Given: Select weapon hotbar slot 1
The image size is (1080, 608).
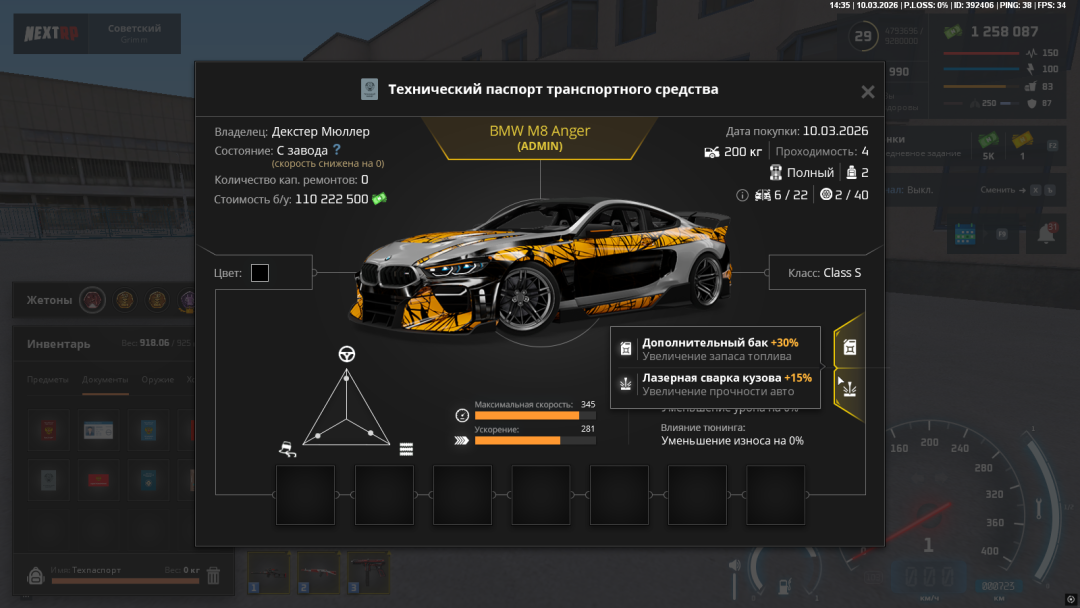Looking at the screenshot, I should click(x=269, y=573).
